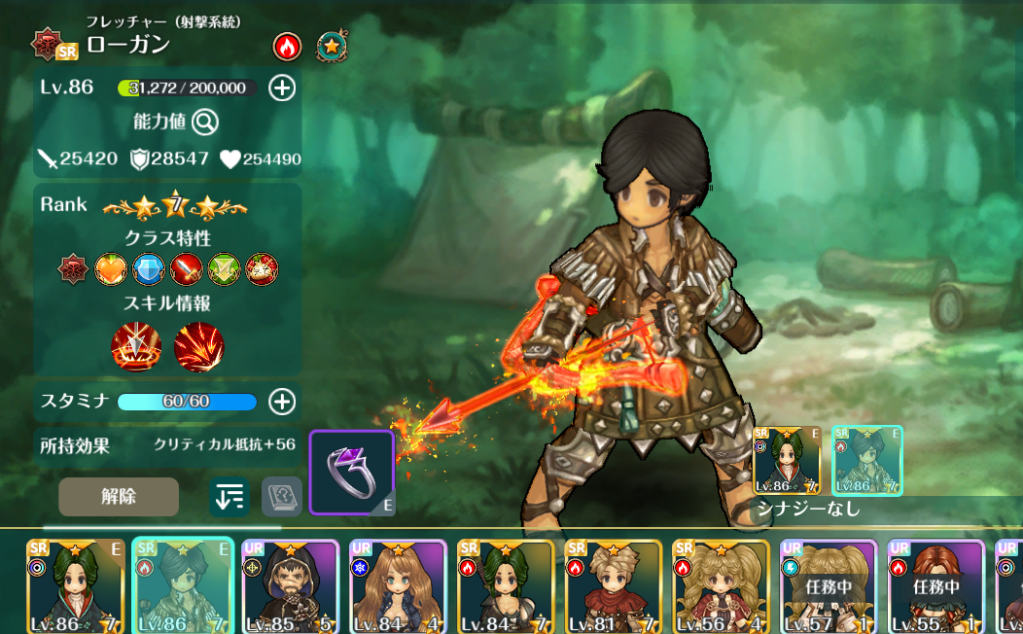Open the sort order button
Screen dimensions: 1023x634
(x=229, y=497)
